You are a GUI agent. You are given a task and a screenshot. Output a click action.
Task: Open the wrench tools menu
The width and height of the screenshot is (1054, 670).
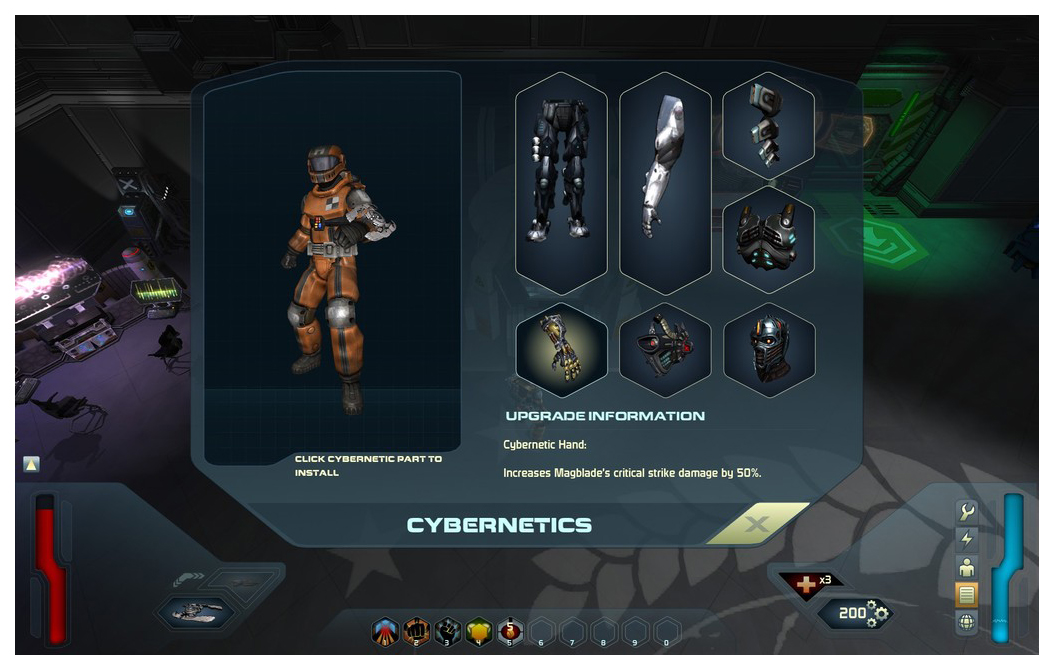(967, 513)
